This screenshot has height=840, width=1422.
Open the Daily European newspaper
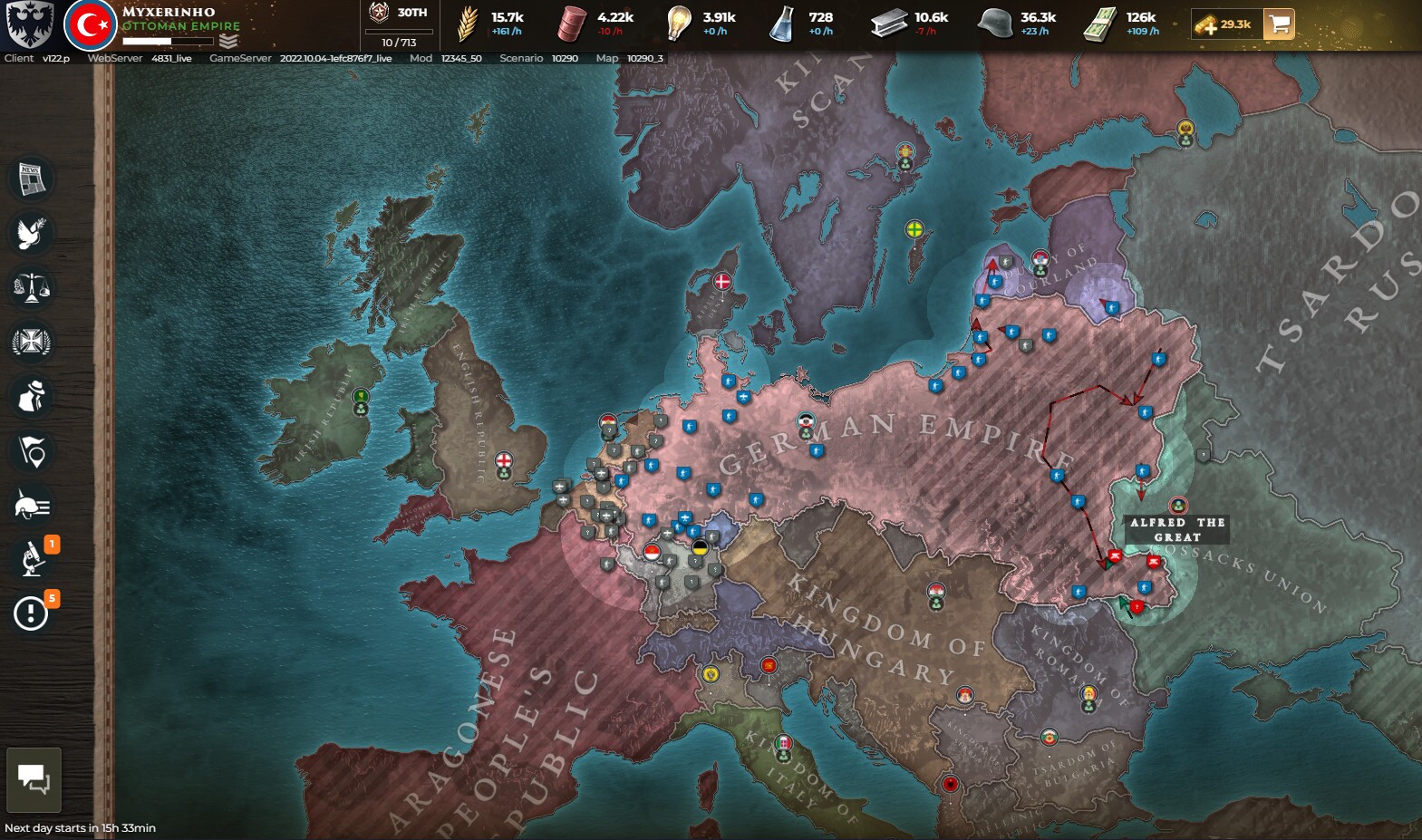click(x=31, y=179)
